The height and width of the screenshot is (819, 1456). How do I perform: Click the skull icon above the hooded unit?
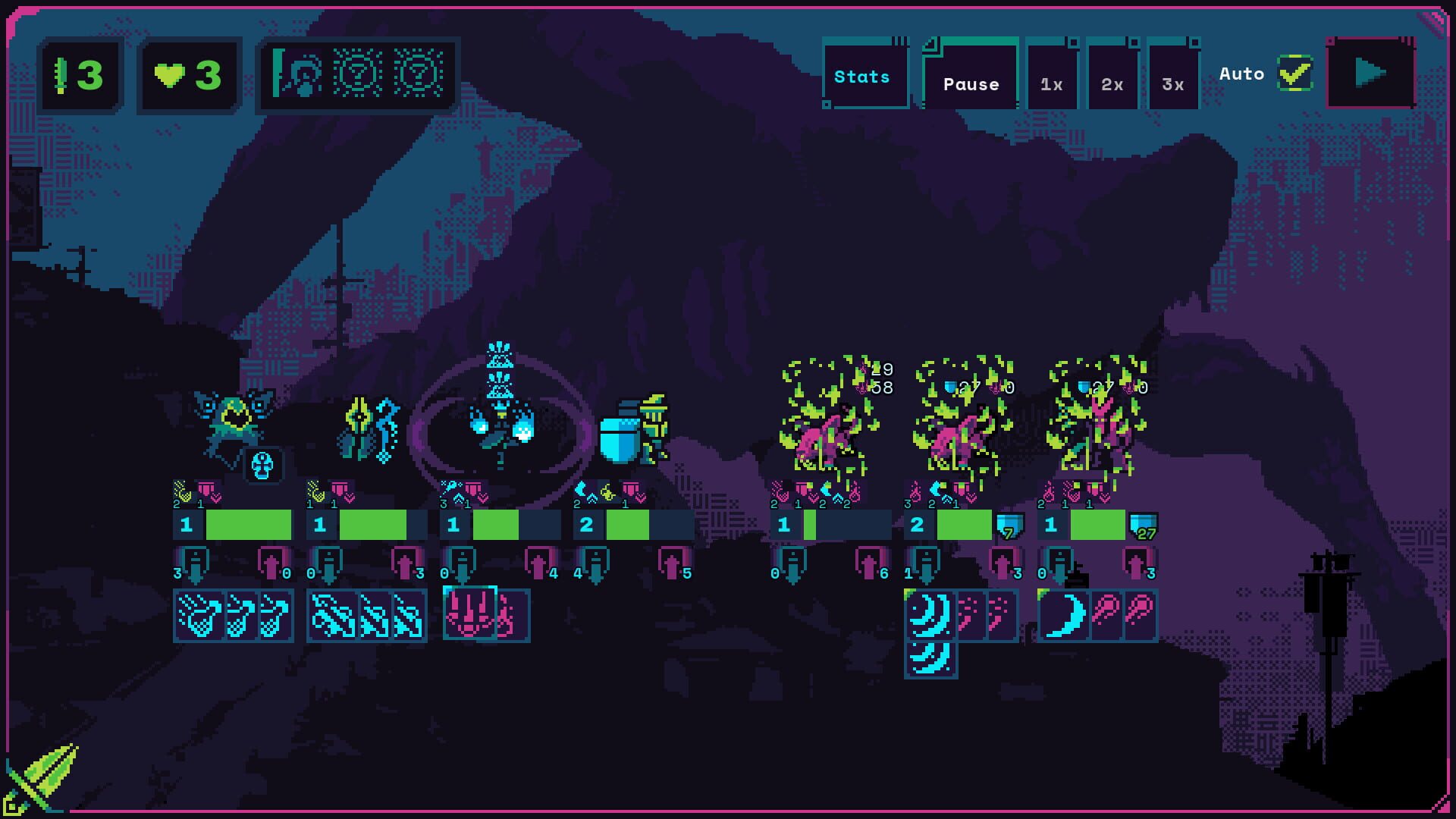[262, 466]
